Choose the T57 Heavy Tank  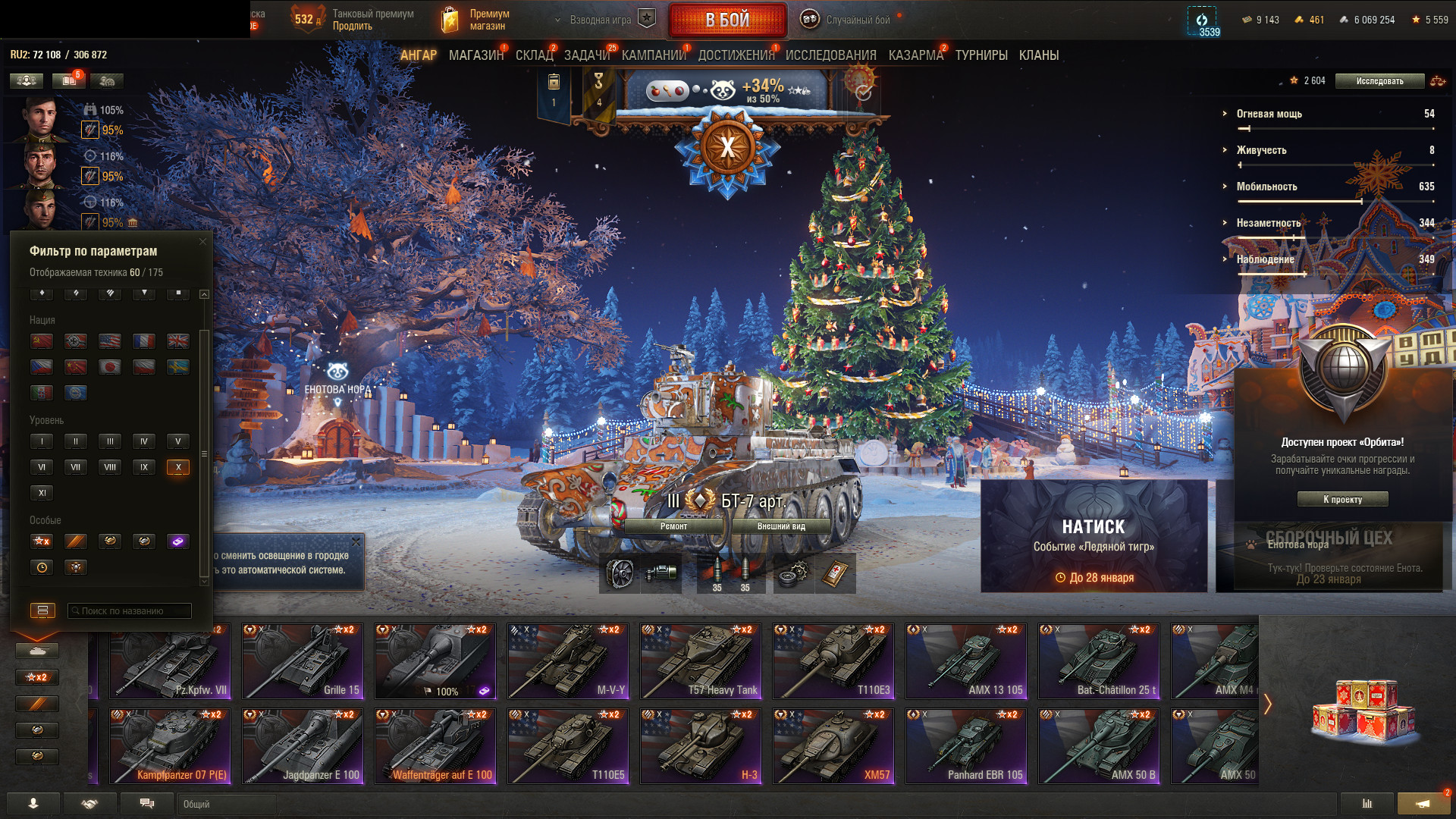pyautogui.click(x=701, y=661)
